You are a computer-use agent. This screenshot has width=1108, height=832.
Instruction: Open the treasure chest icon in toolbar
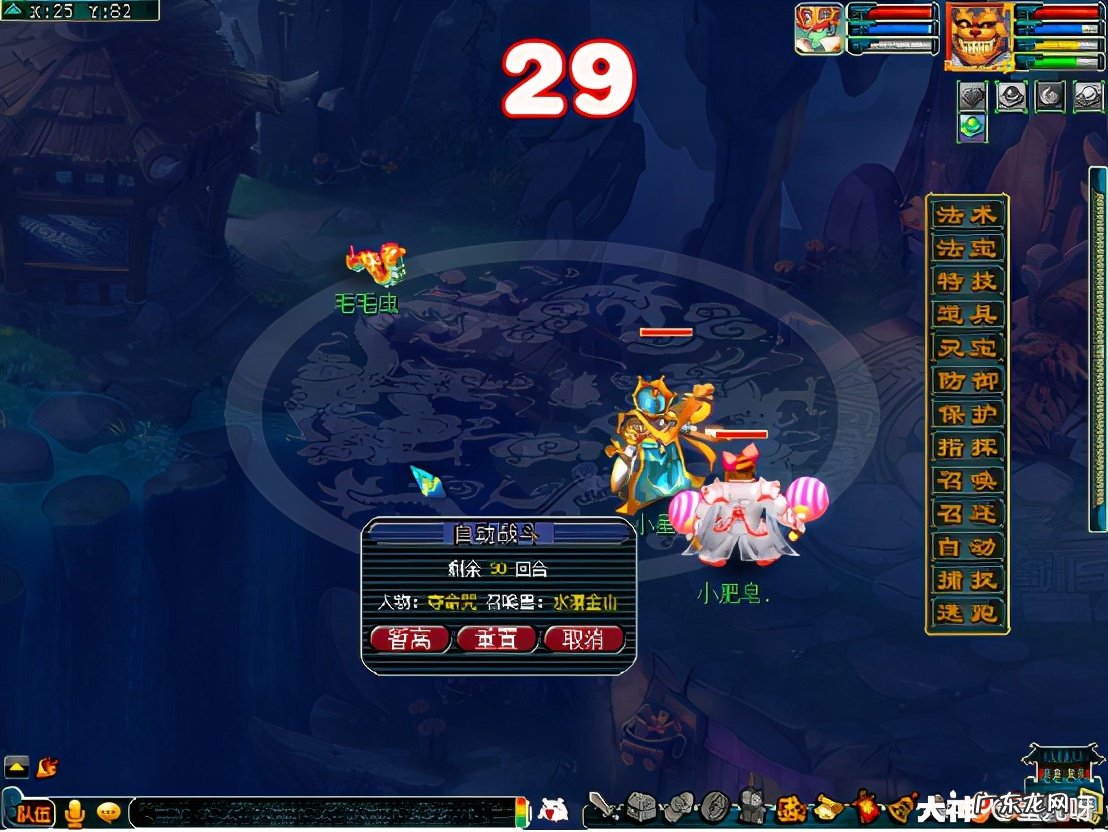[x=639, y=806]
